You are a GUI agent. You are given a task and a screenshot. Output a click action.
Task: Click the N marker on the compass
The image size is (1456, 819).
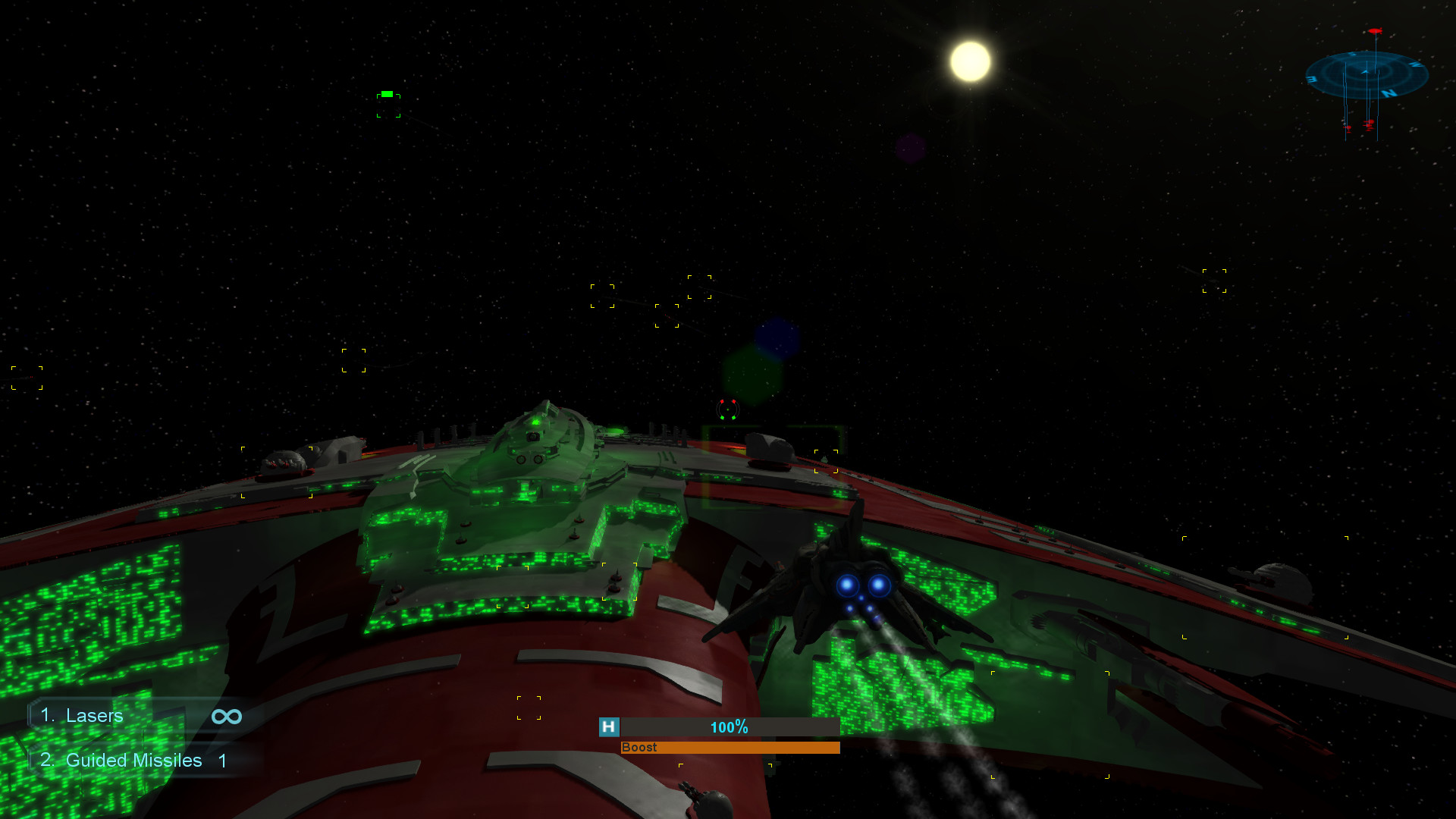pos(1389,93)
